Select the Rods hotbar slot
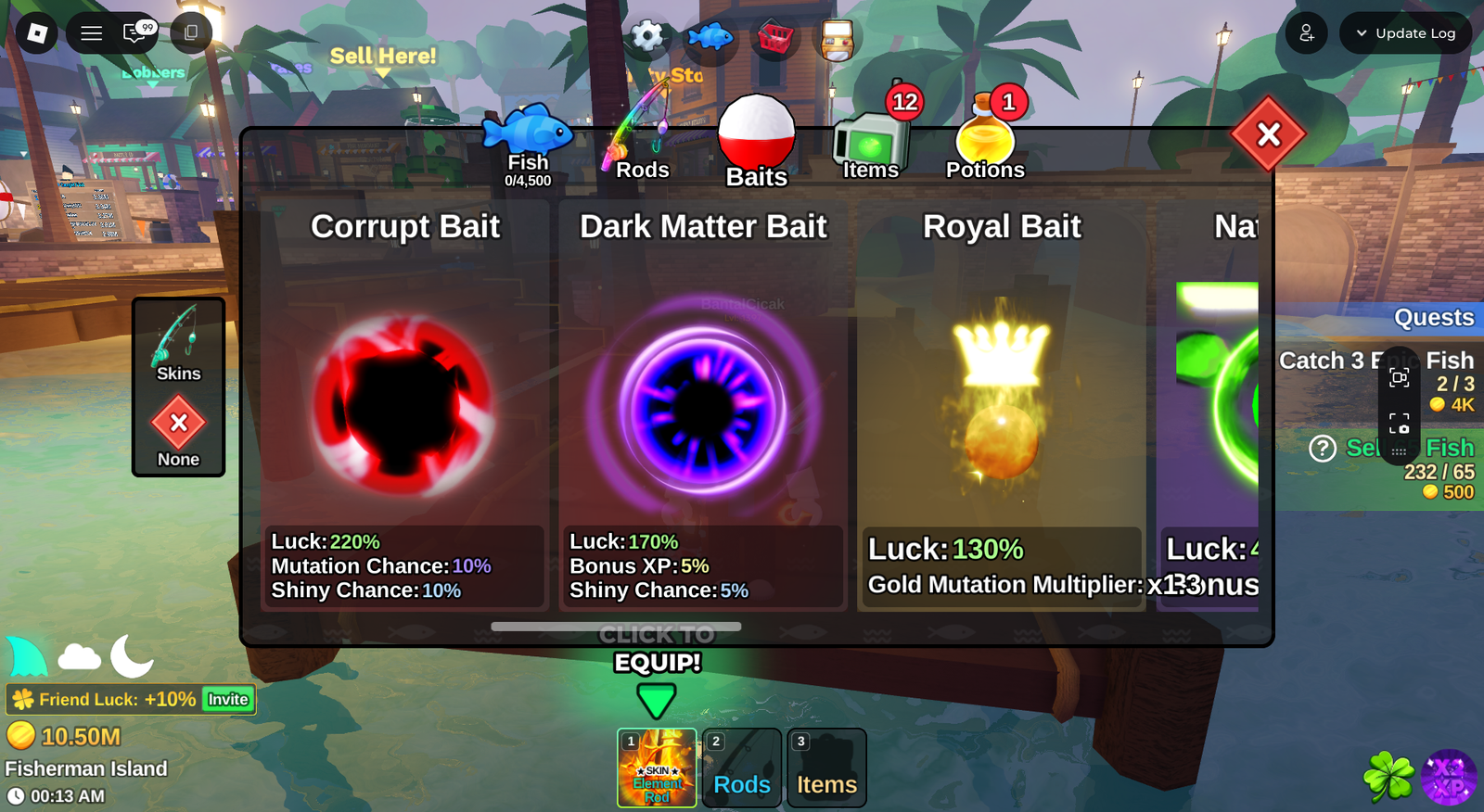This screenshot has width=1484, height=812. tap(742, 768)
